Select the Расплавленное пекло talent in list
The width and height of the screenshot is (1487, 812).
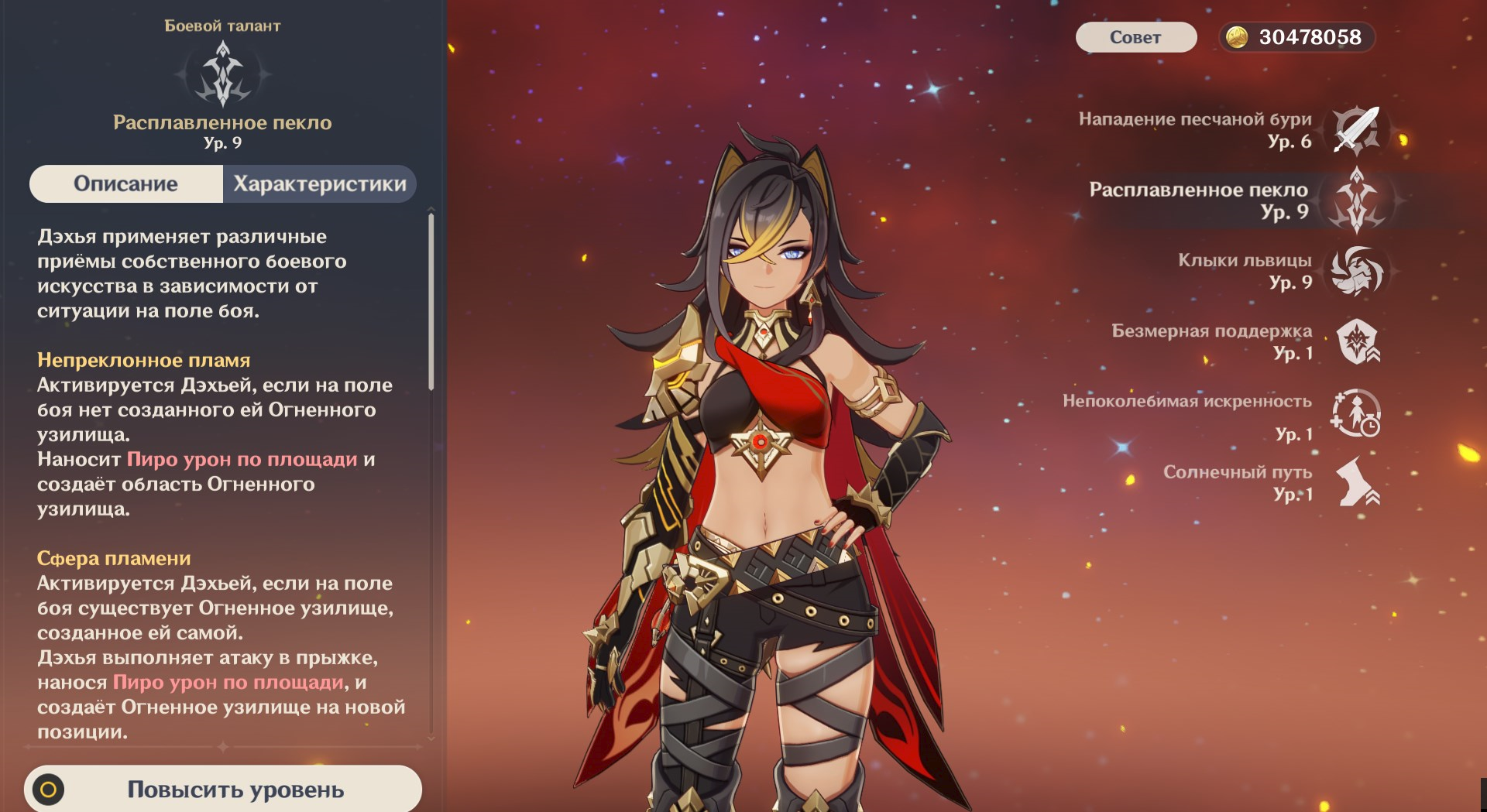tap(1355, 200)
